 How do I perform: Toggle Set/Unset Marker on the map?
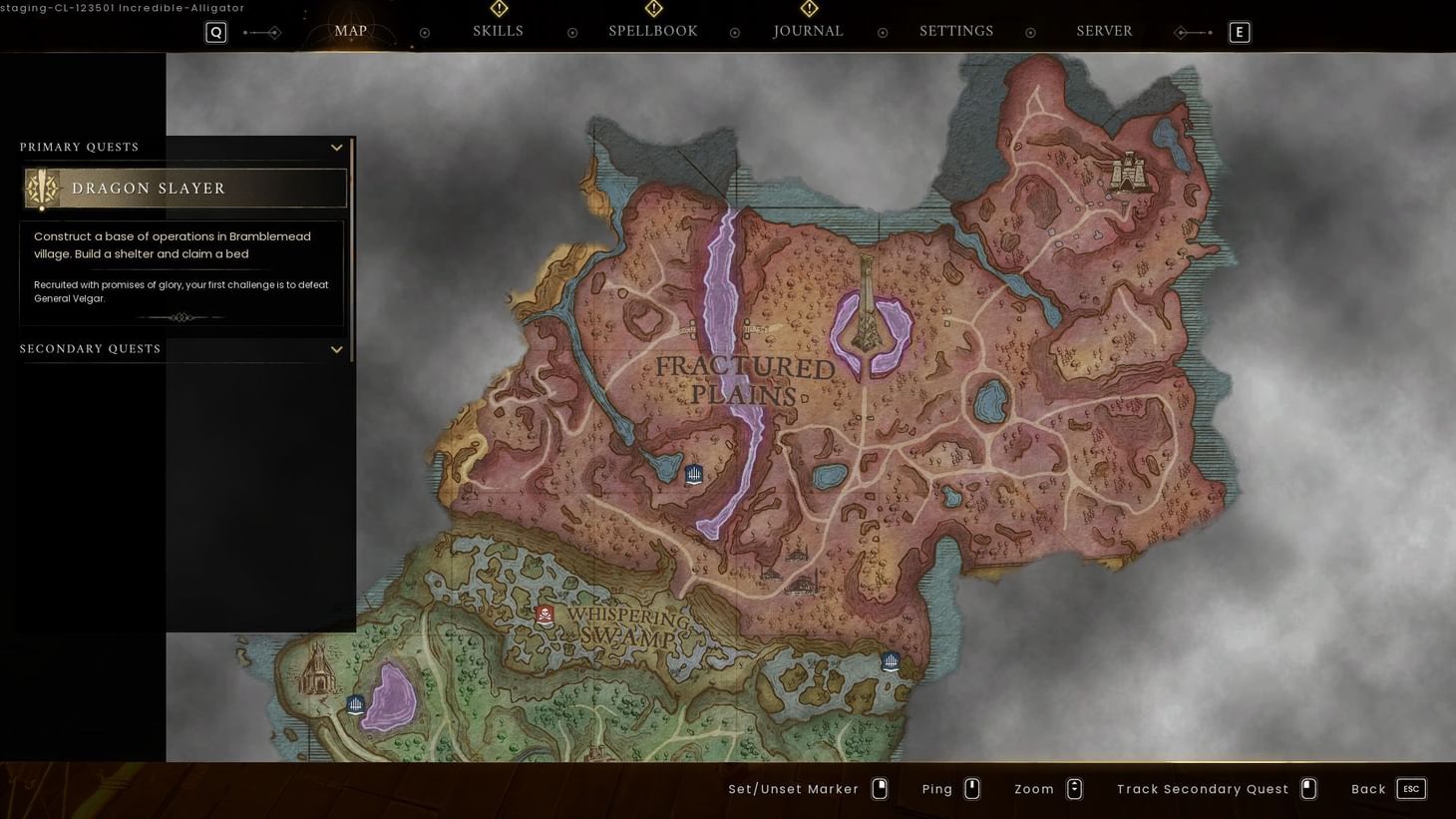[793, 788]
